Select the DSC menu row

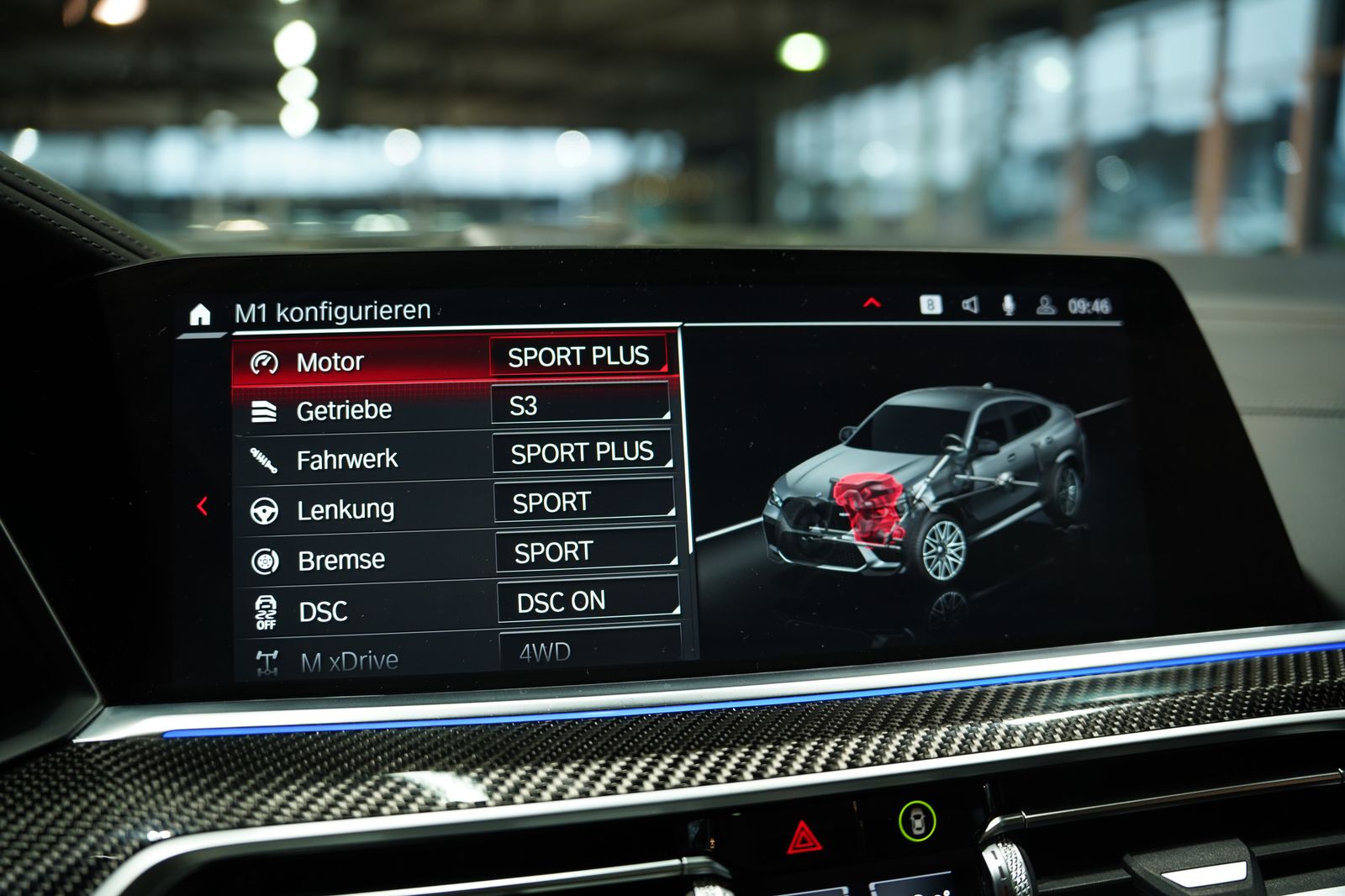click(x=323, y=611)
